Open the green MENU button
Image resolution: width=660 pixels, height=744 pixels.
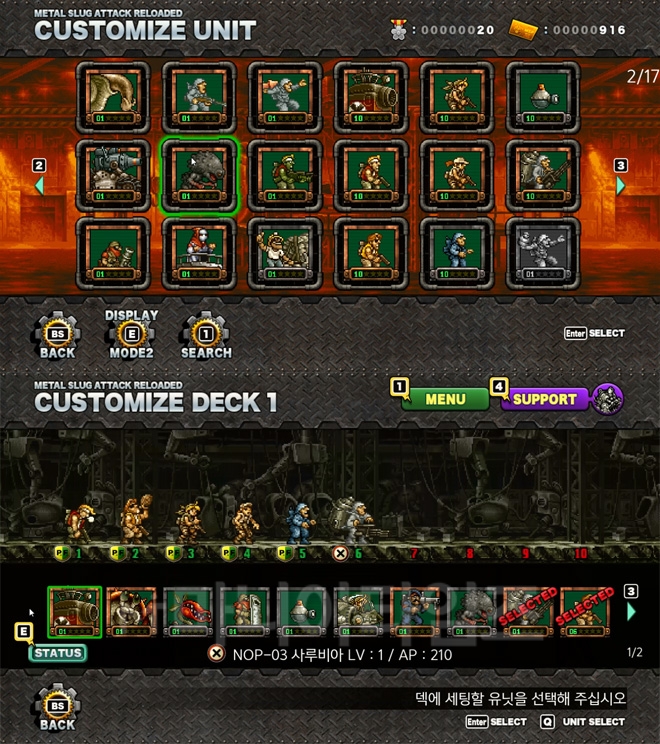coord(445,399)
